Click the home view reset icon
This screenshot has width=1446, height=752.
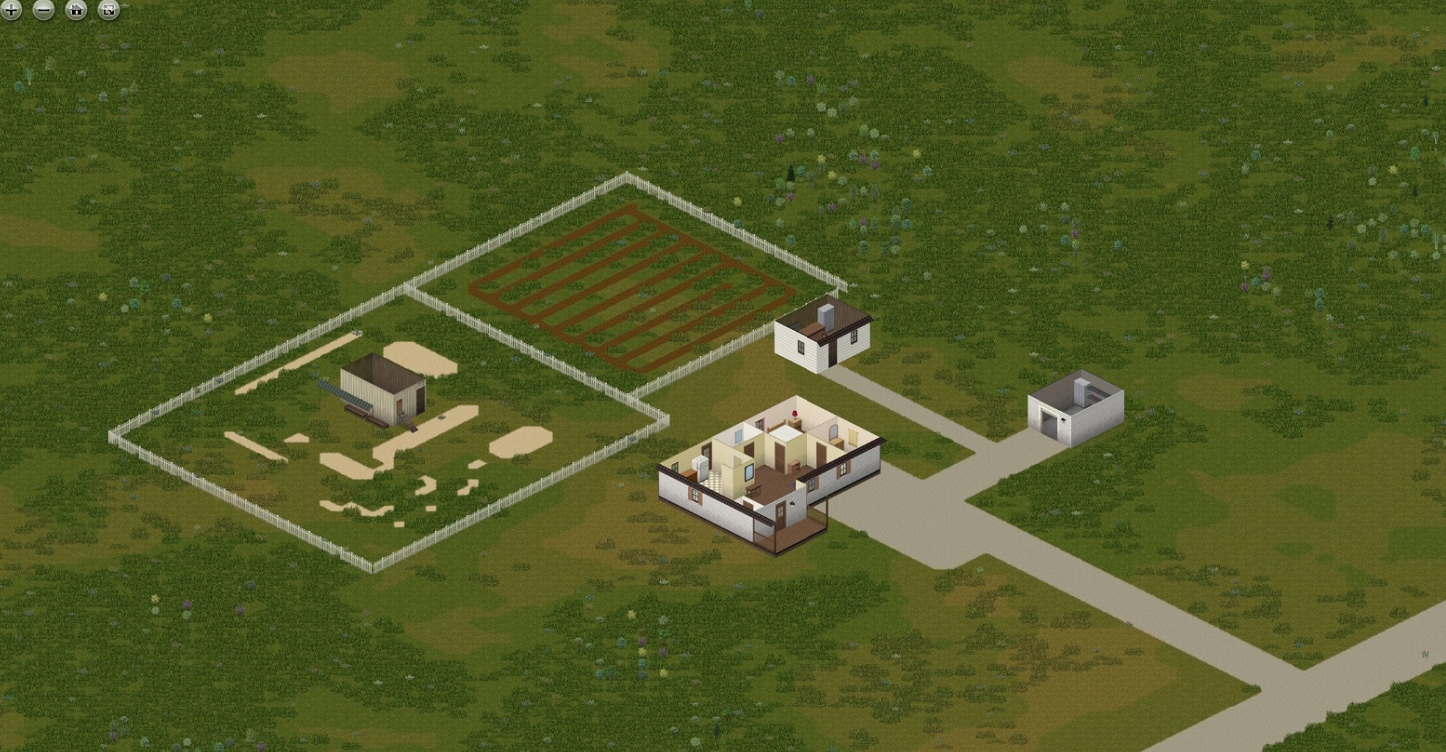75,10
